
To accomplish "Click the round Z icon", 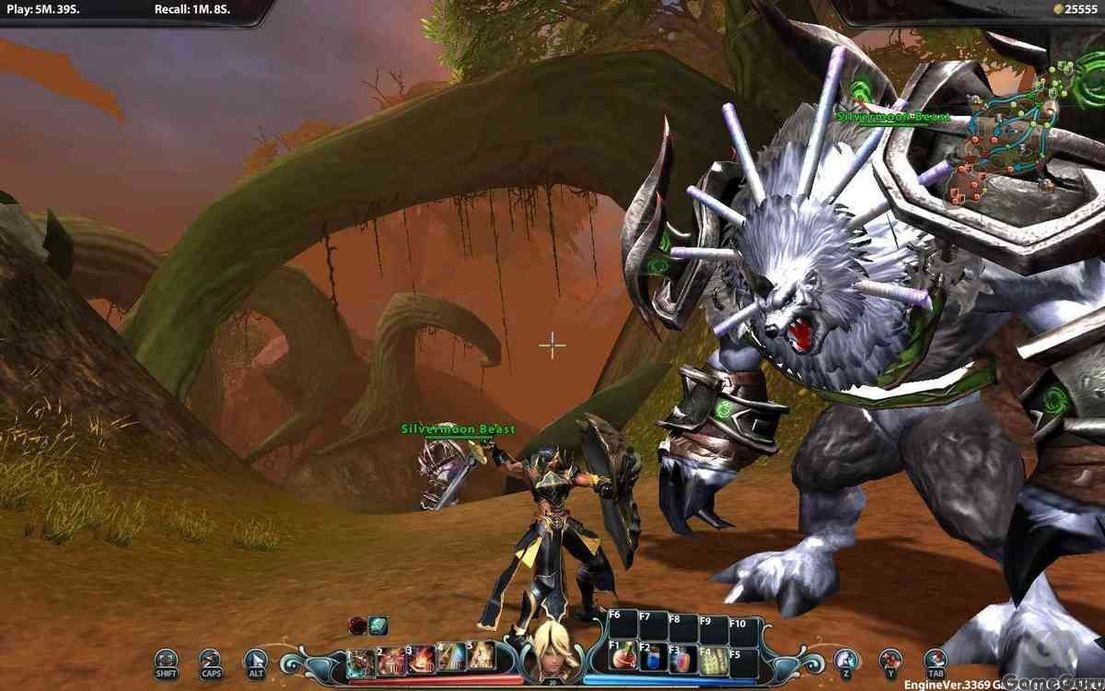I will pos(846,659).
